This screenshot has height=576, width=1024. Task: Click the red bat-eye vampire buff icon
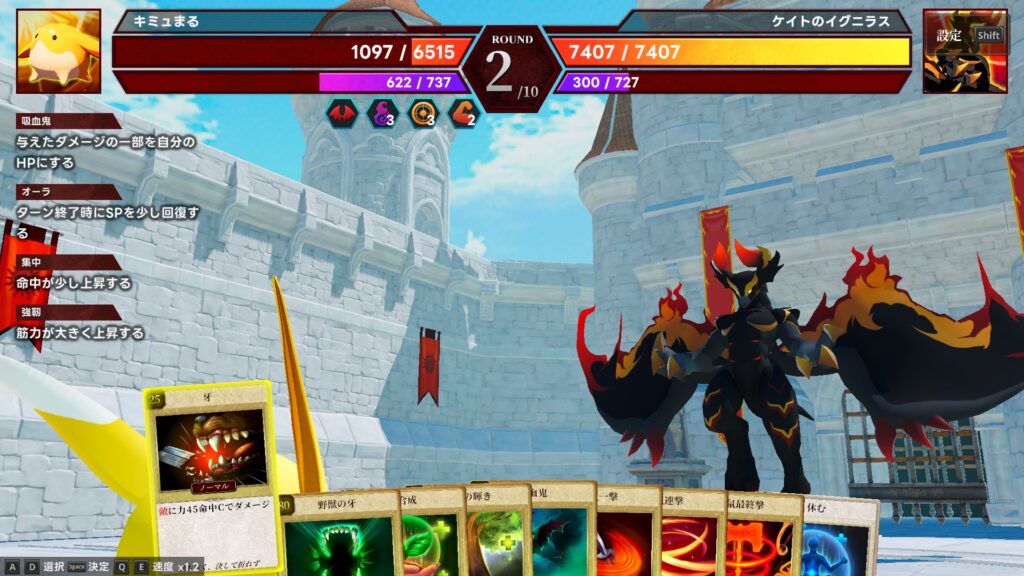(340, 114)
